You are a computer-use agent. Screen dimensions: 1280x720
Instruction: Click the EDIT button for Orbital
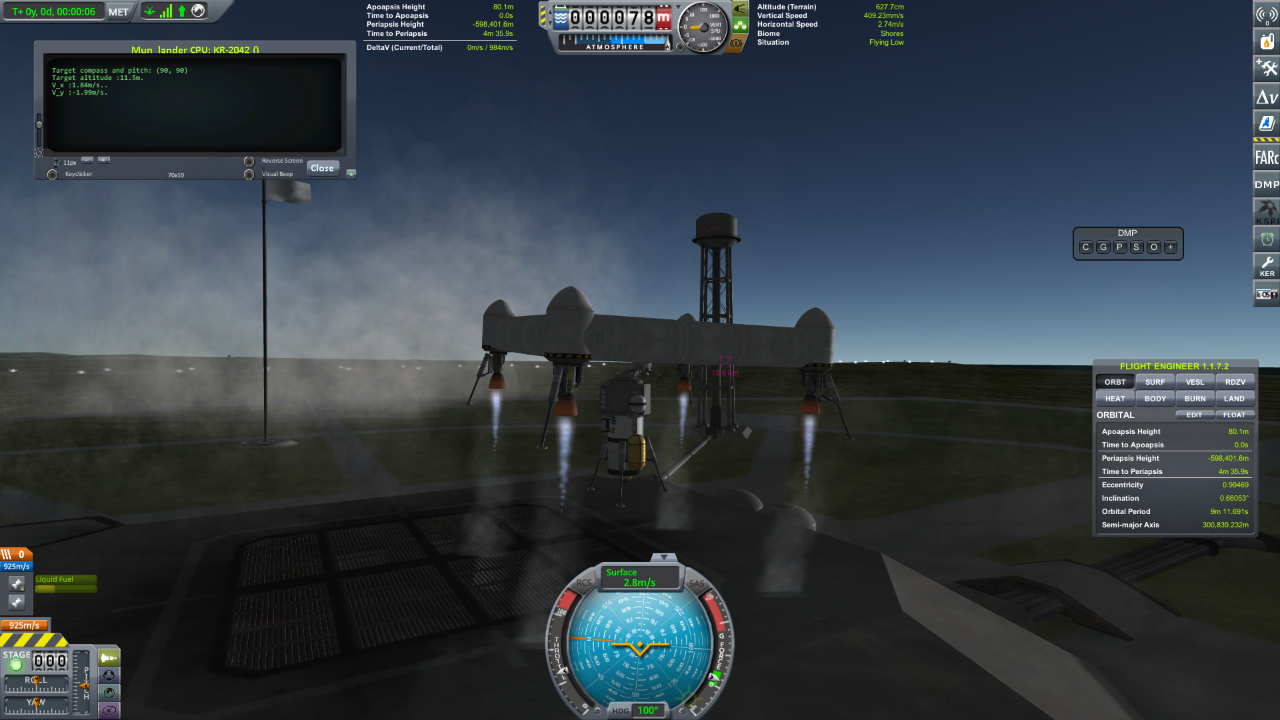click(x=1194, y=415)
